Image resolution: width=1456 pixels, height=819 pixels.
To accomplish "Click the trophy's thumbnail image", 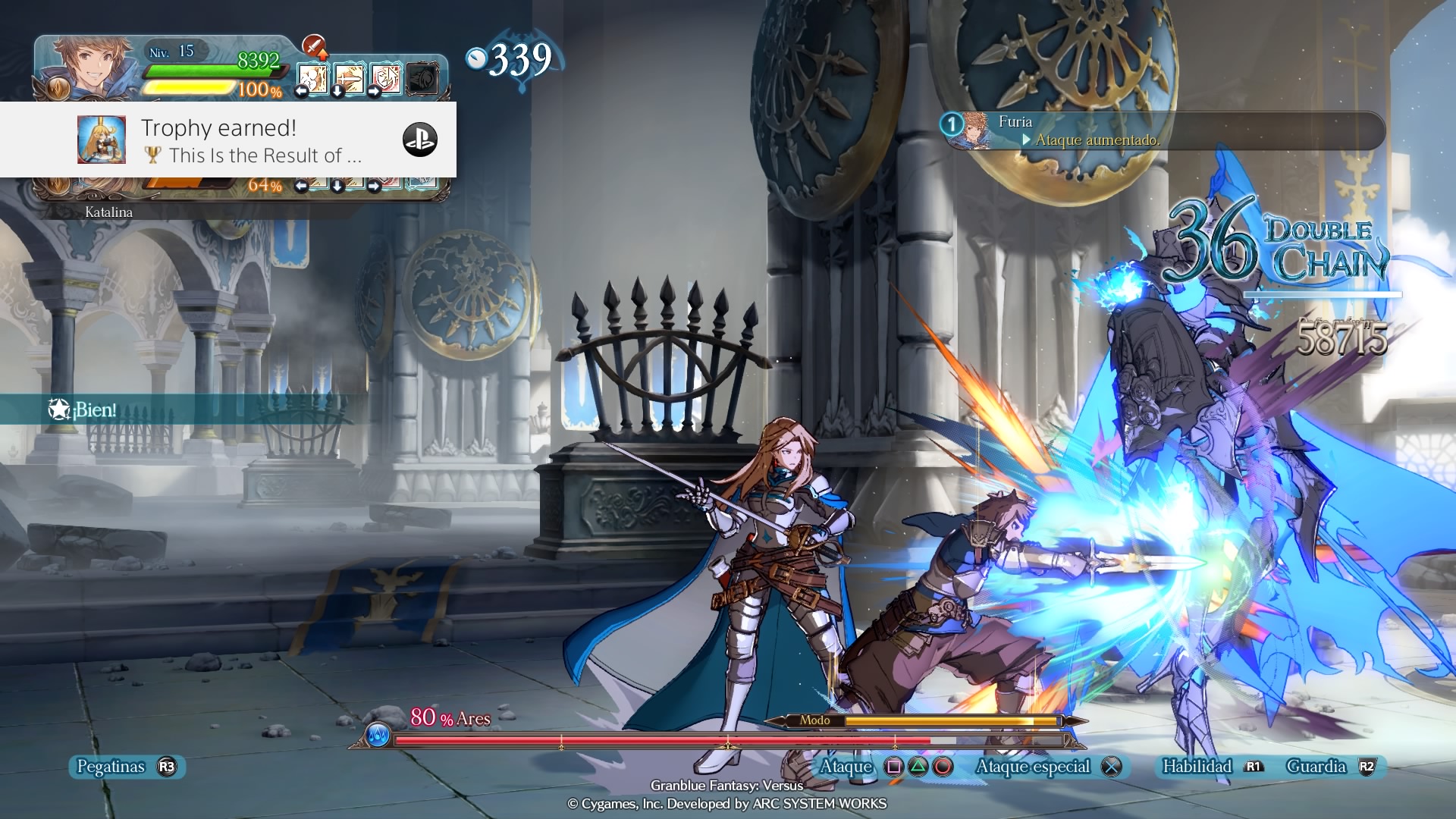I will (102, 140).
